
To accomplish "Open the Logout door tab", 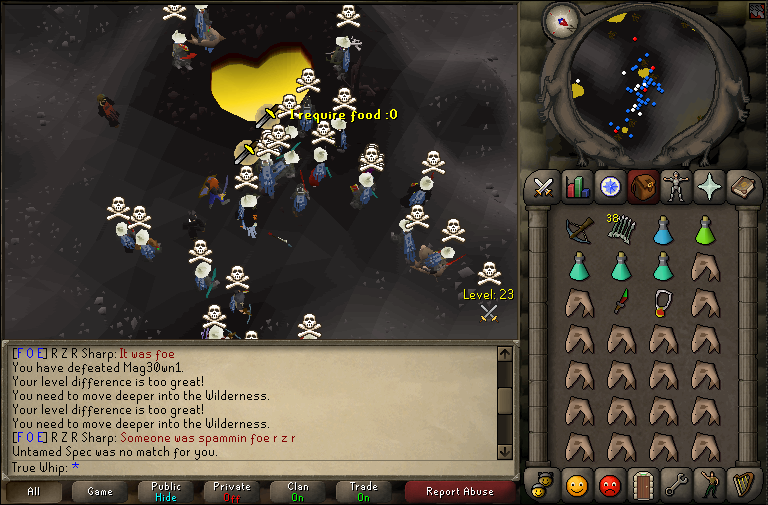I will (x=643, y=486).
